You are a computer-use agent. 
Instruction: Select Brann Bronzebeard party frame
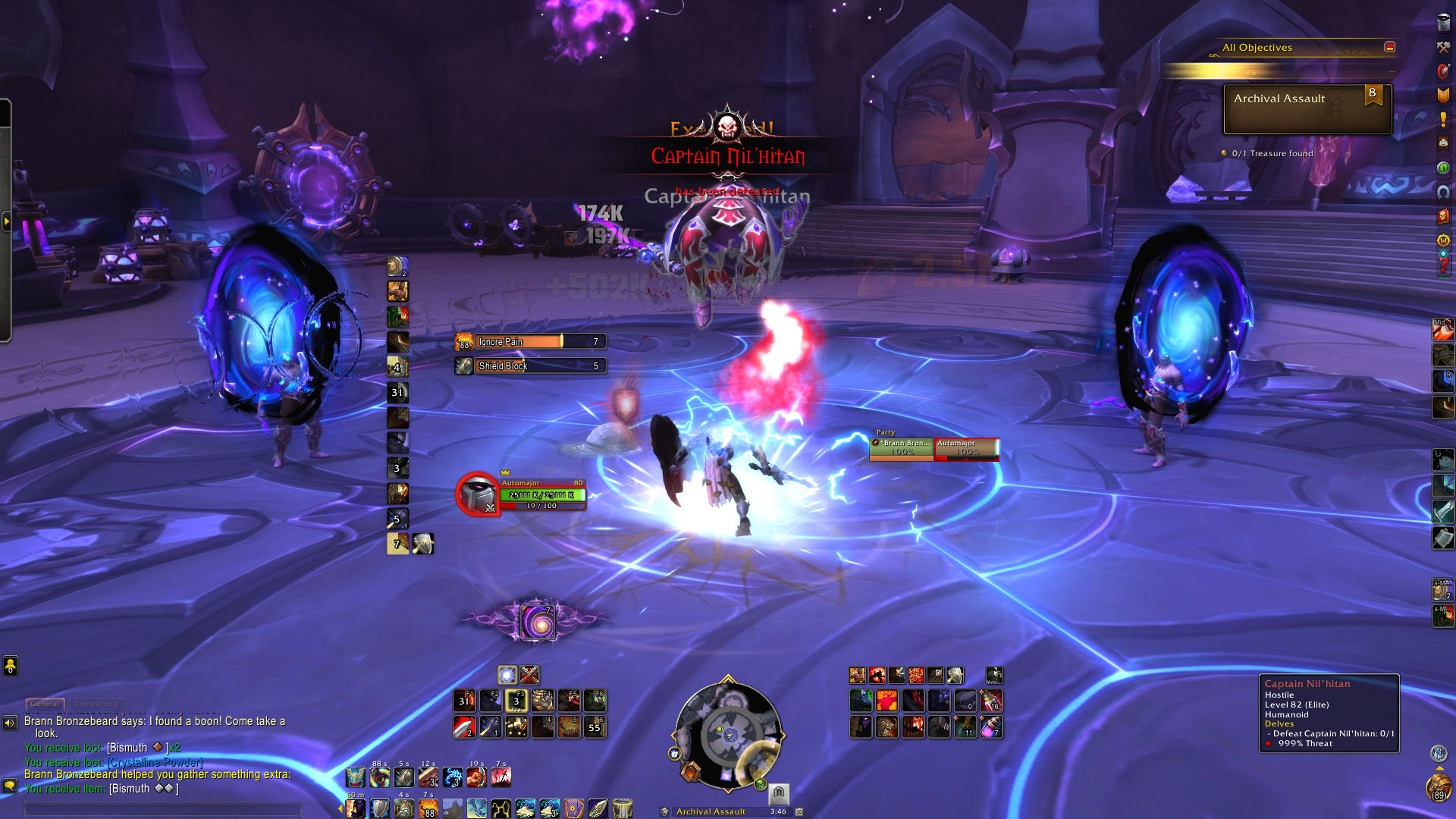point(902,448)
